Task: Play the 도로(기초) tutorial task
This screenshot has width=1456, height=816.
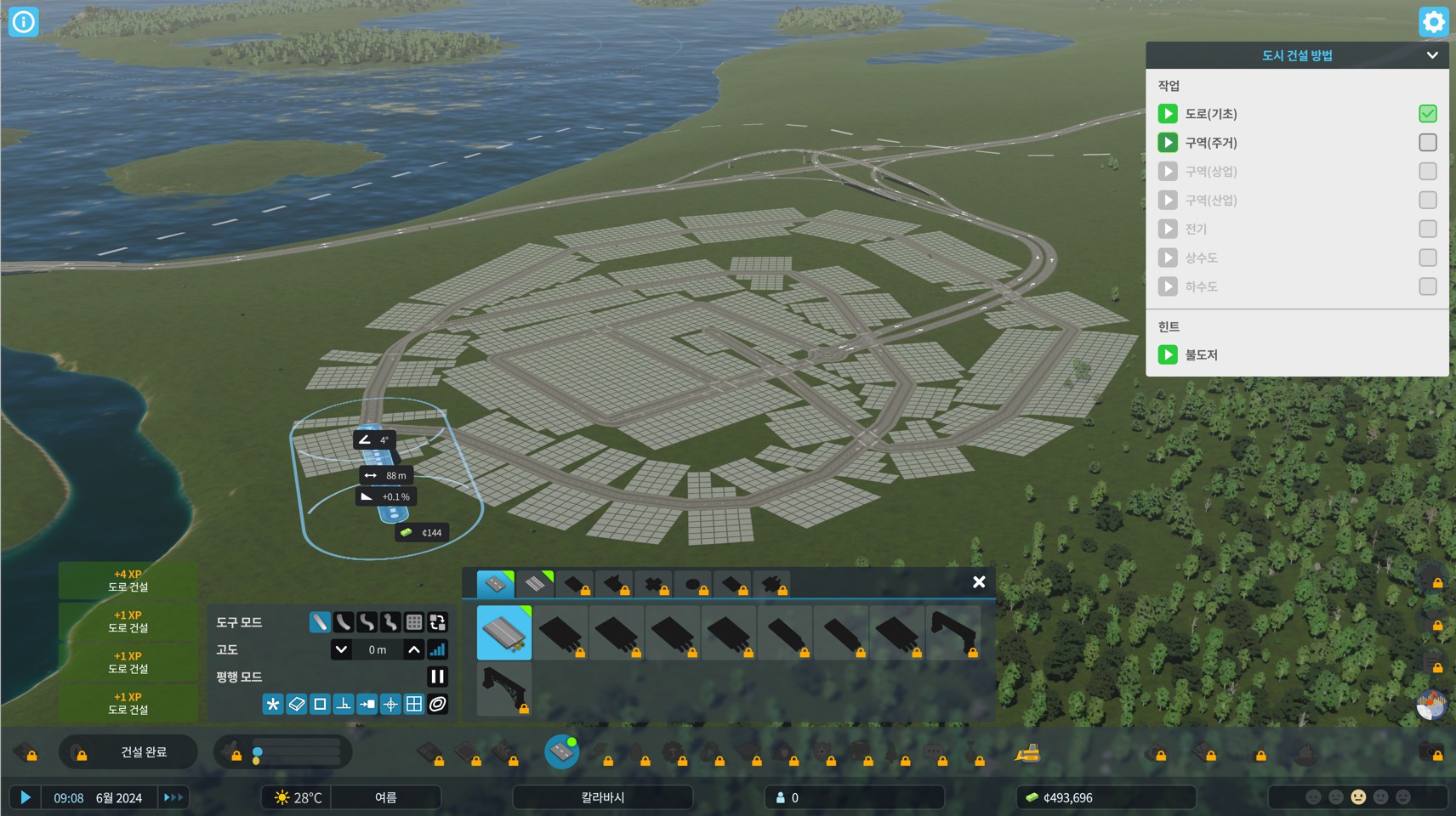Action: pos(1168,114)
